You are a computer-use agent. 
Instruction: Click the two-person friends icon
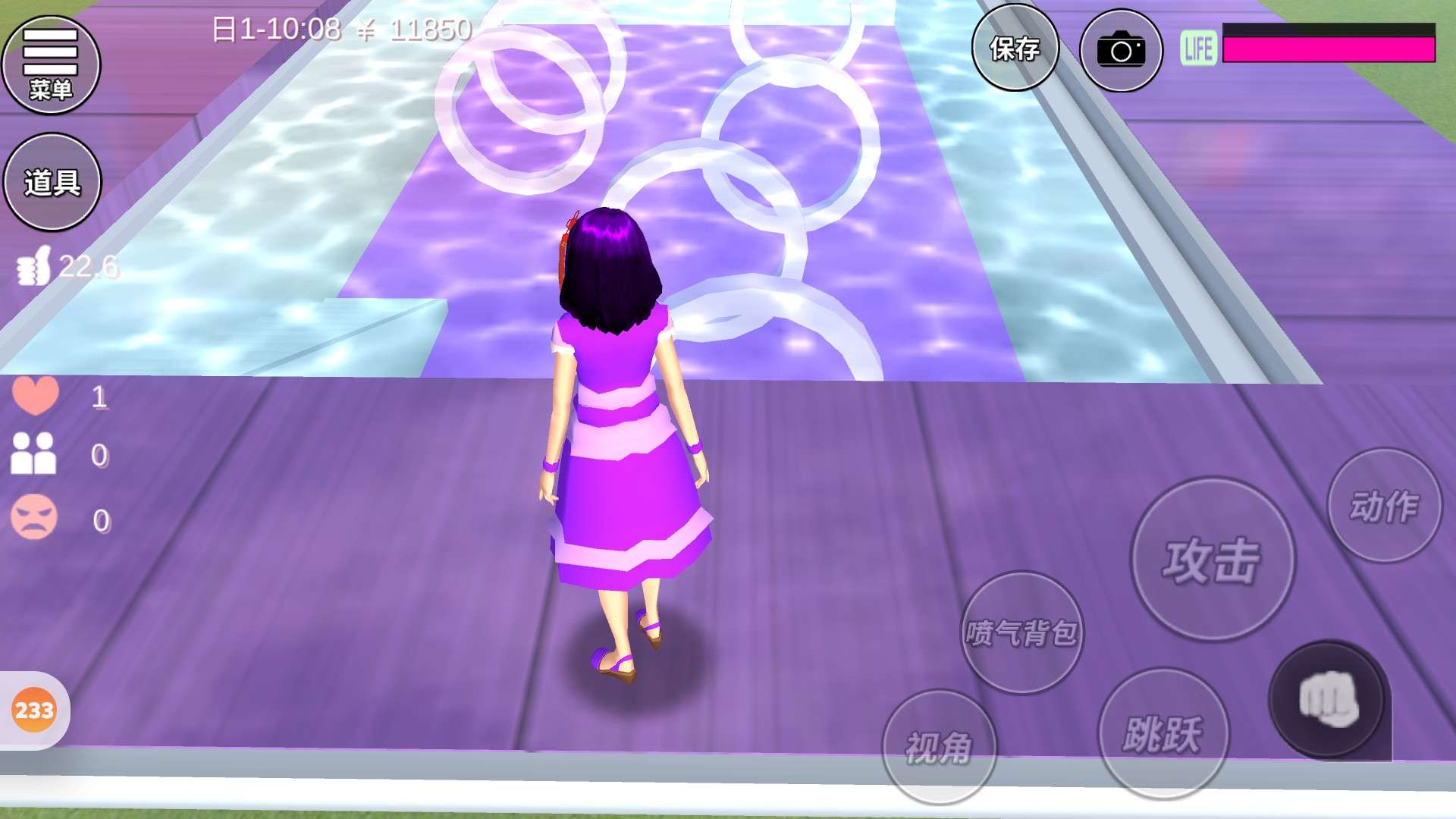click(x=33, y=453)
